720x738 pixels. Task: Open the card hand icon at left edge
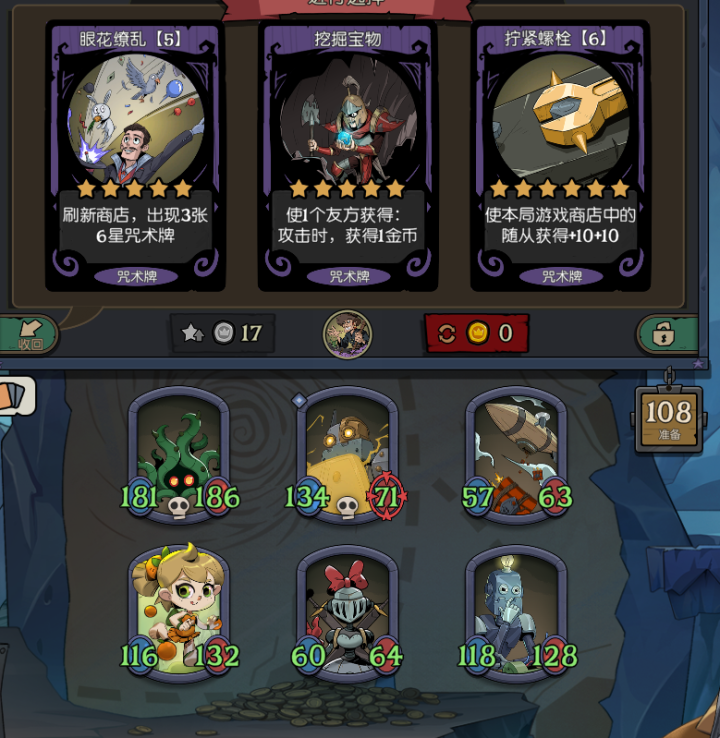coord(15,395)
